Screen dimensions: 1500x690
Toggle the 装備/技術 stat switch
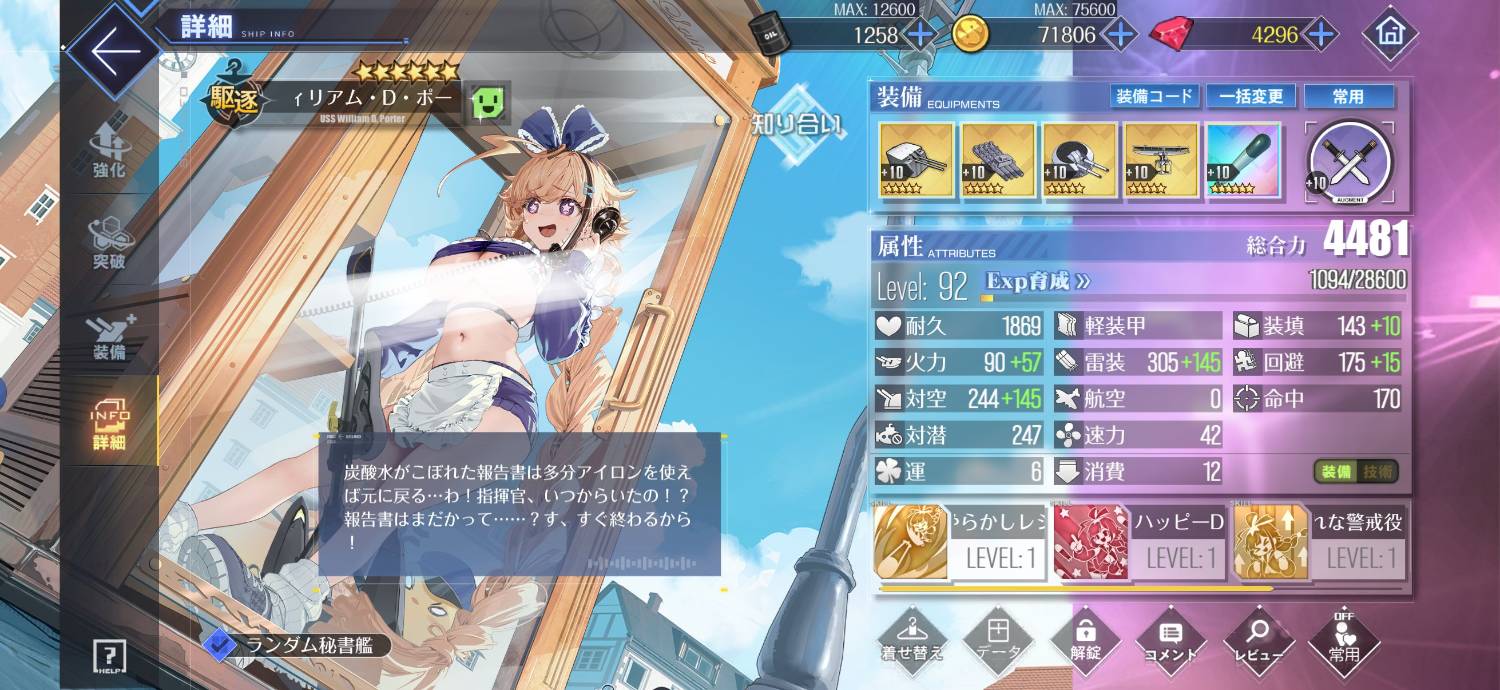coord(1356,471)
